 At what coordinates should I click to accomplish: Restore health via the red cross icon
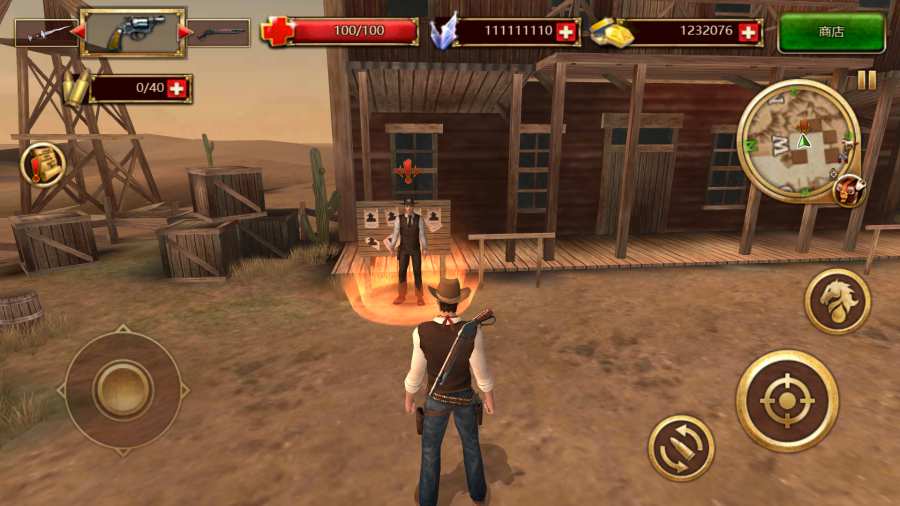click(277, 32)
